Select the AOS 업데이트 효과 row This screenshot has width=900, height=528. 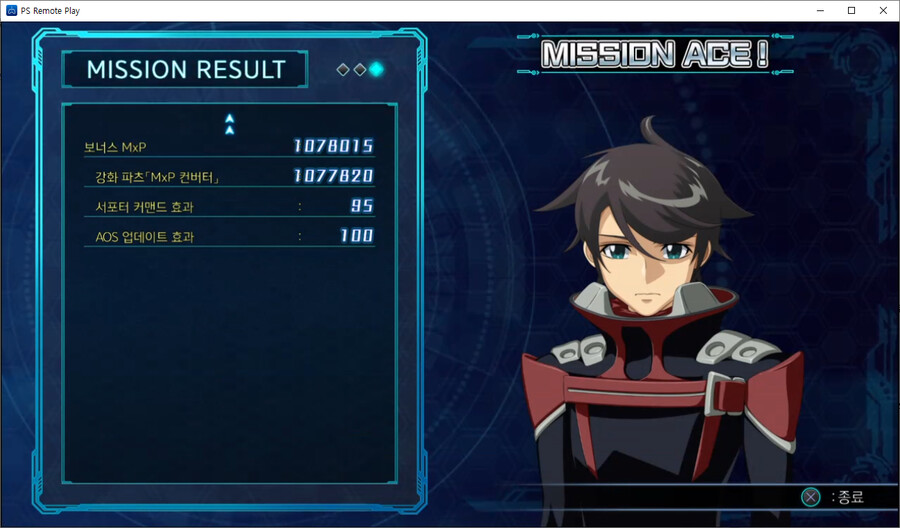pos(229,237)
